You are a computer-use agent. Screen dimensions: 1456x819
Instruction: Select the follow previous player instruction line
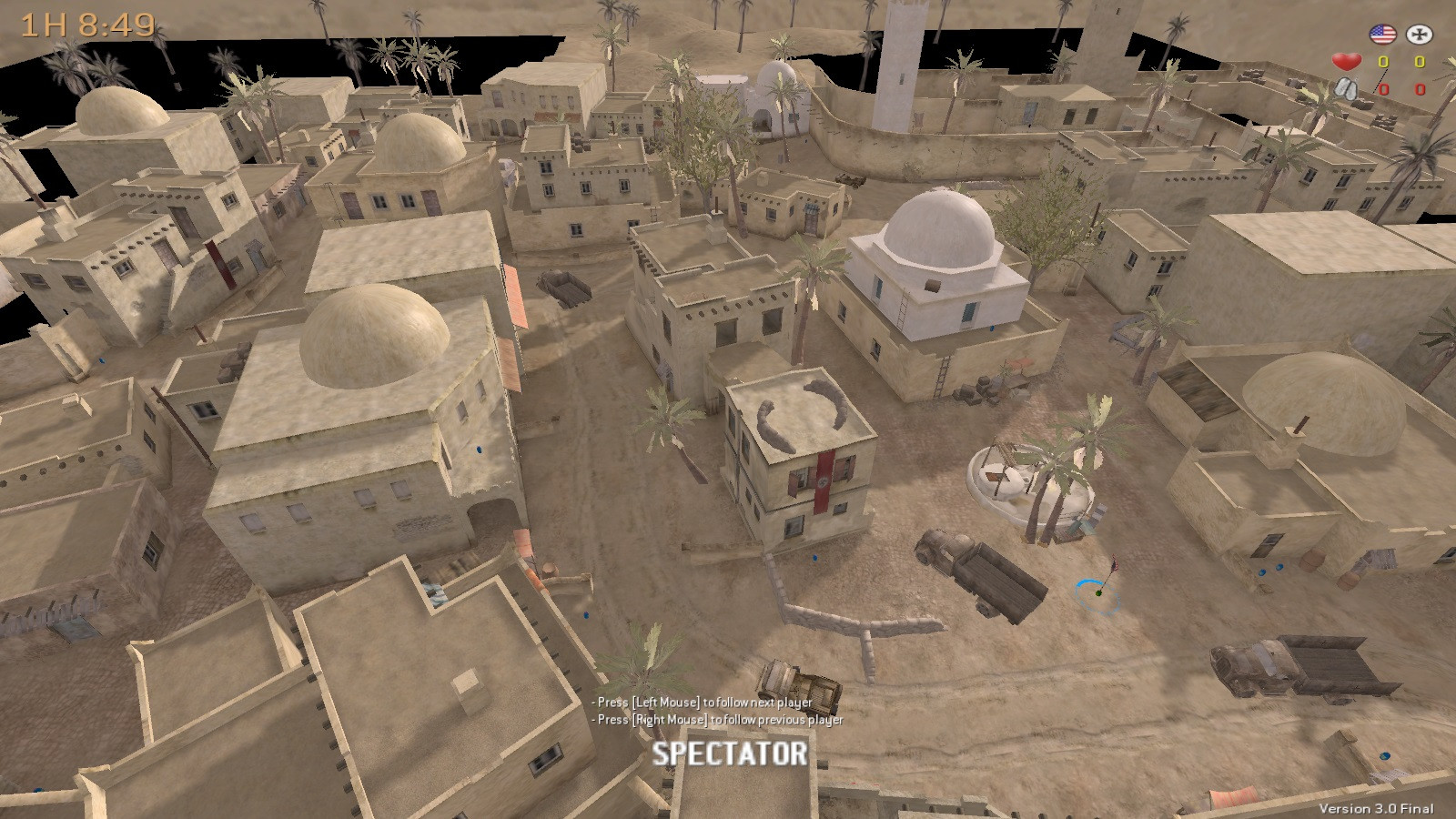pos(715,719)
